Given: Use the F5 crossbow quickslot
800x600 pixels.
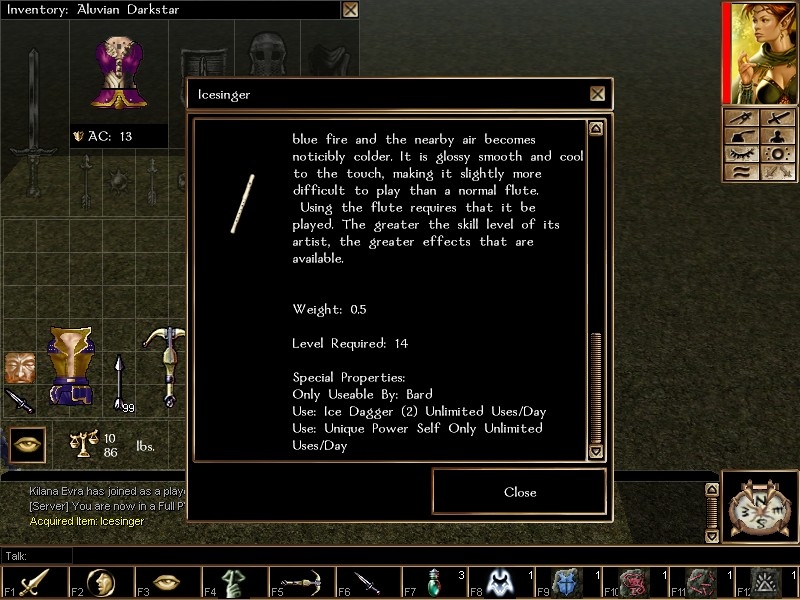Looking at the screenshot, I should click(x=300, y=582).
